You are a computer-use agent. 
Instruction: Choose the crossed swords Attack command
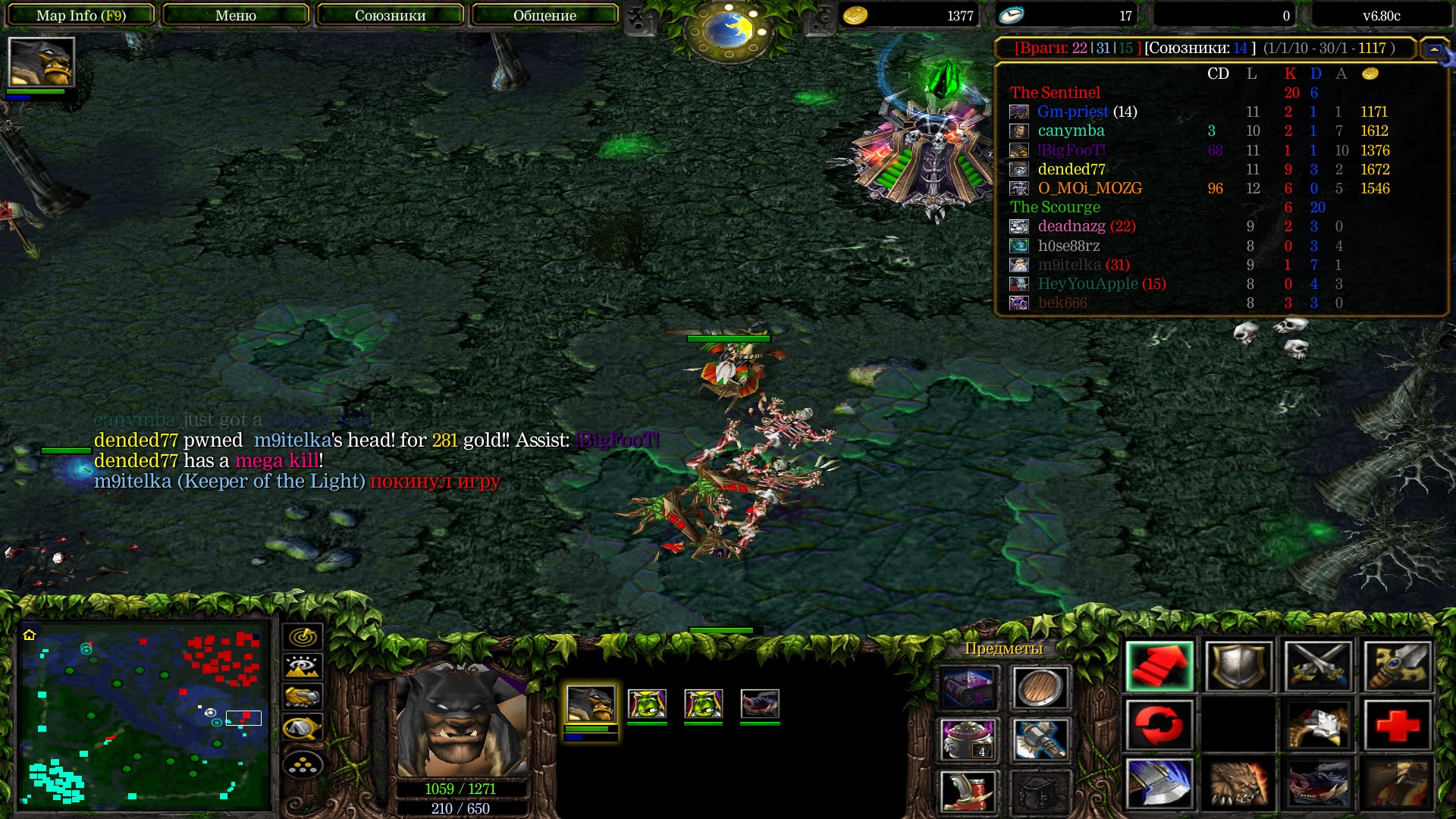(1318, 666)
